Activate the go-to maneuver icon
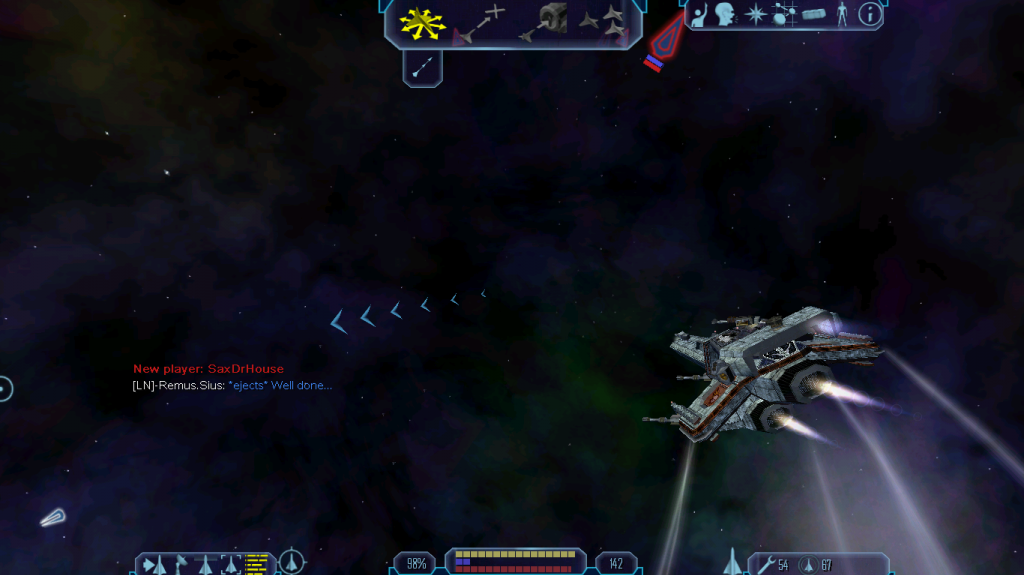The width and height of the screenshot is (1024, 575). [x=479, y=24]
